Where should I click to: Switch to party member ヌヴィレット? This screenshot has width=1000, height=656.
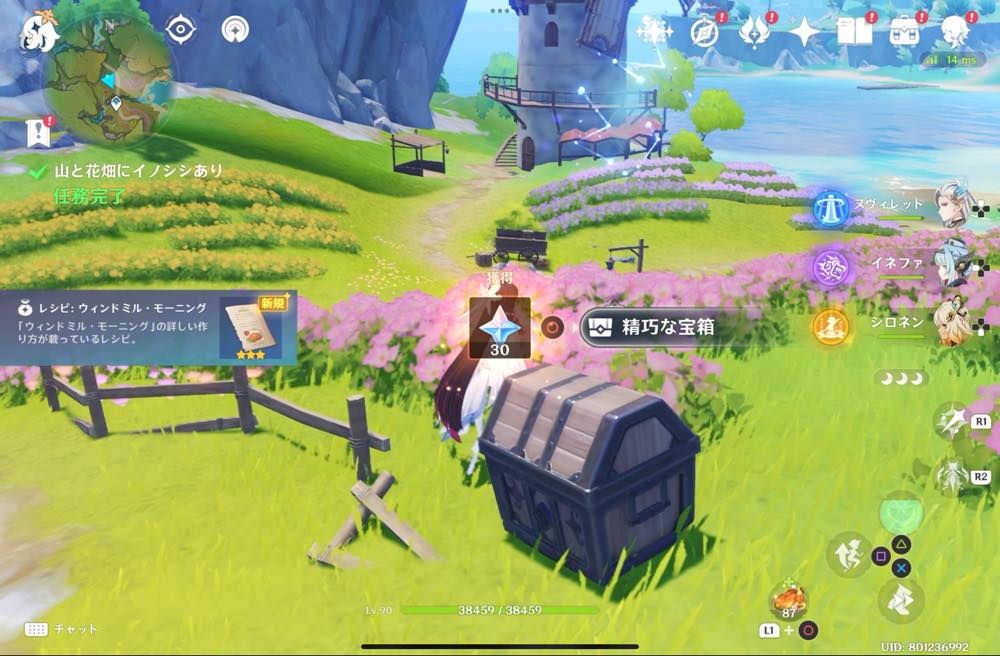[953, 206]
